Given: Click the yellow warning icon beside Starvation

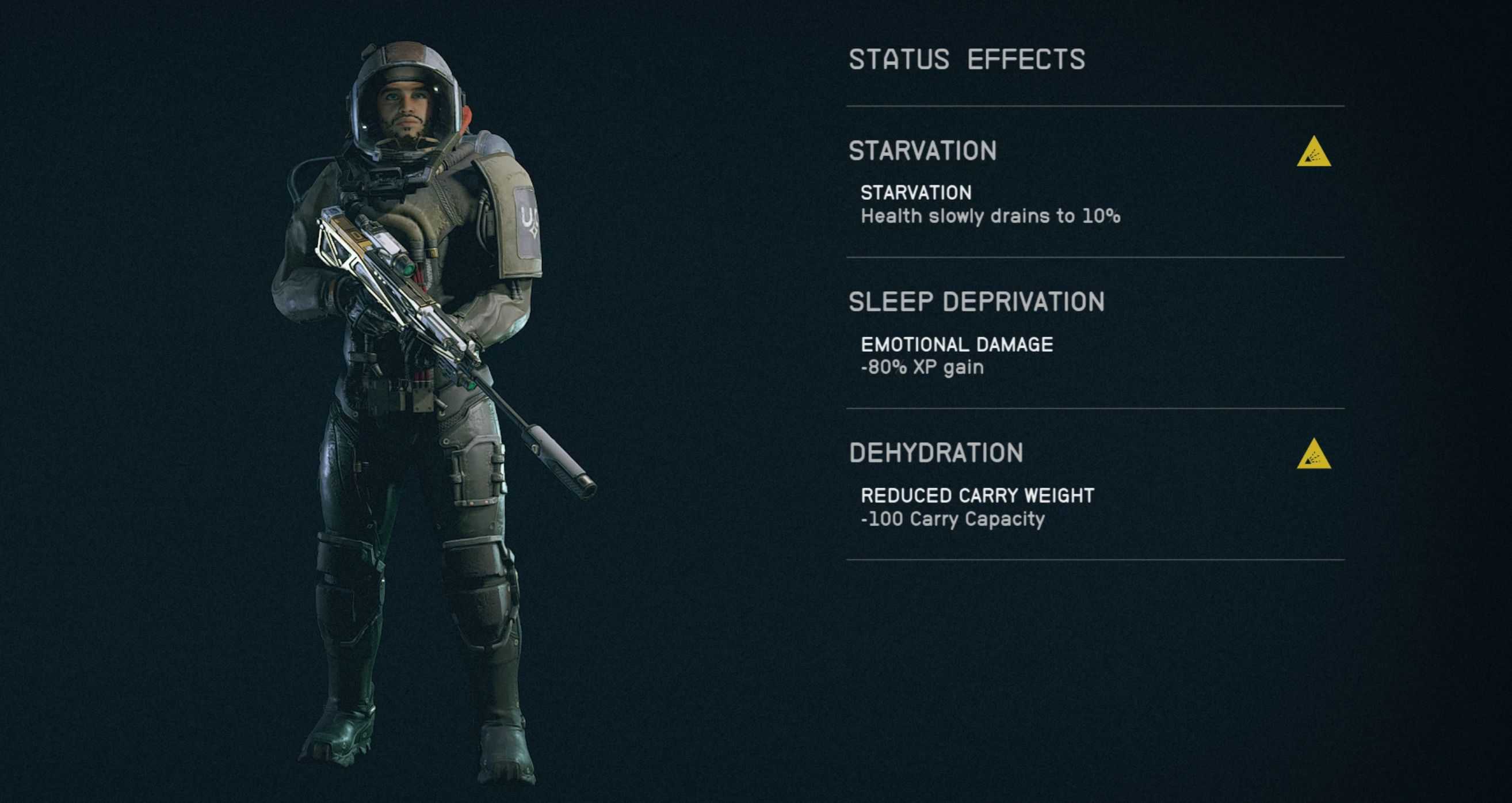Looking at the screenshot, I should point(1314,153).
